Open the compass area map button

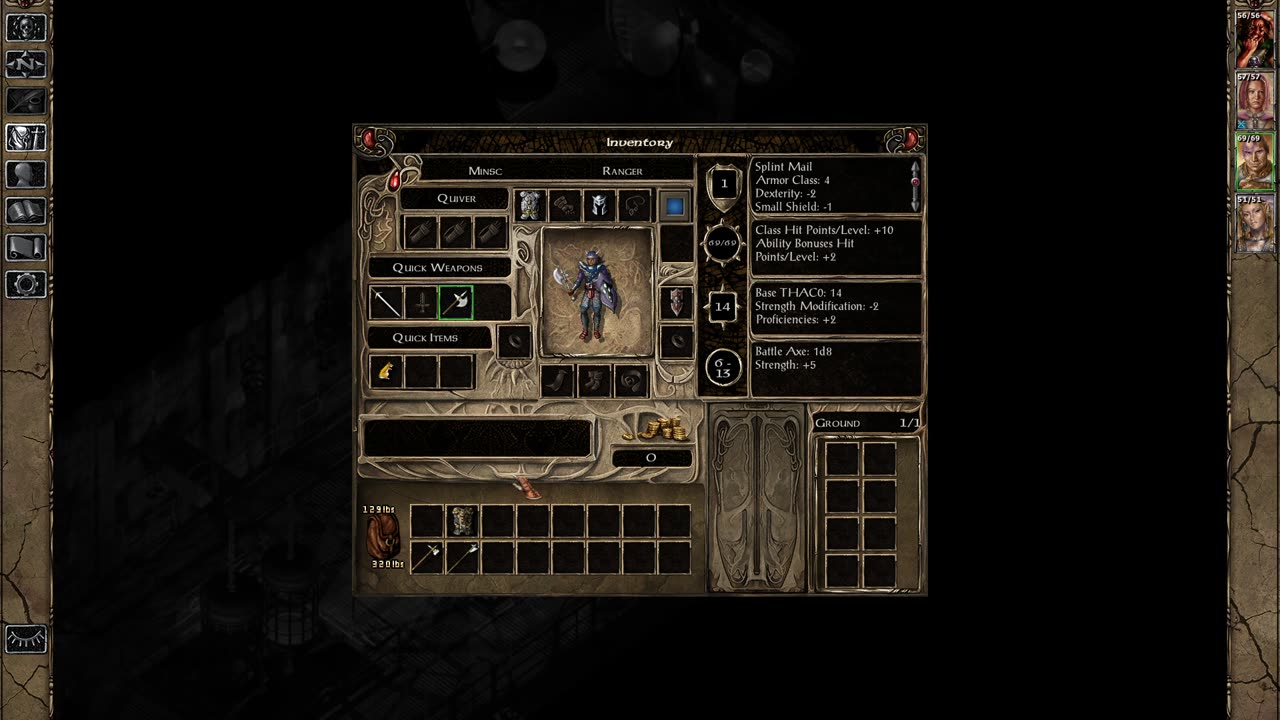pyautogui.click(x=26, y=64)
